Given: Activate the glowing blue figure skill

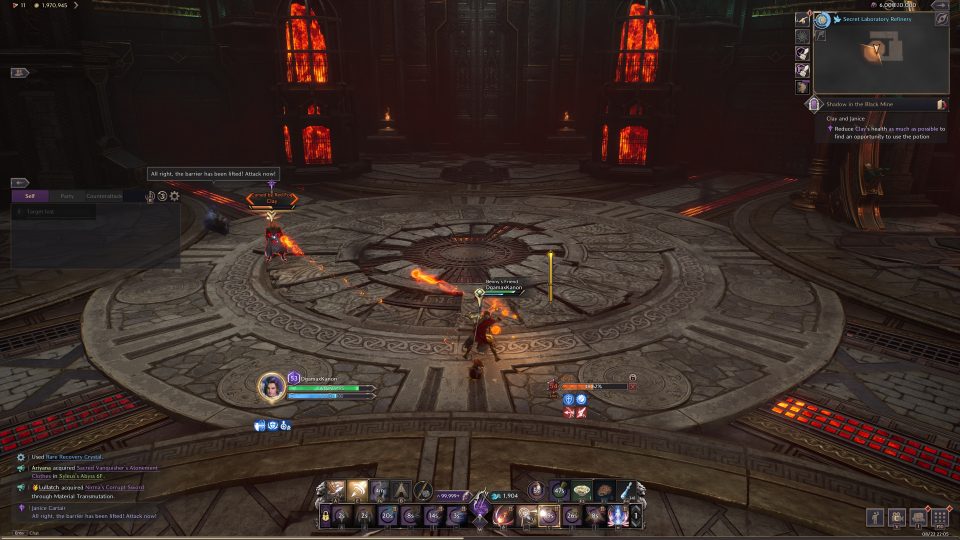Looking at the screenshot, I should (x=617, y=516).
